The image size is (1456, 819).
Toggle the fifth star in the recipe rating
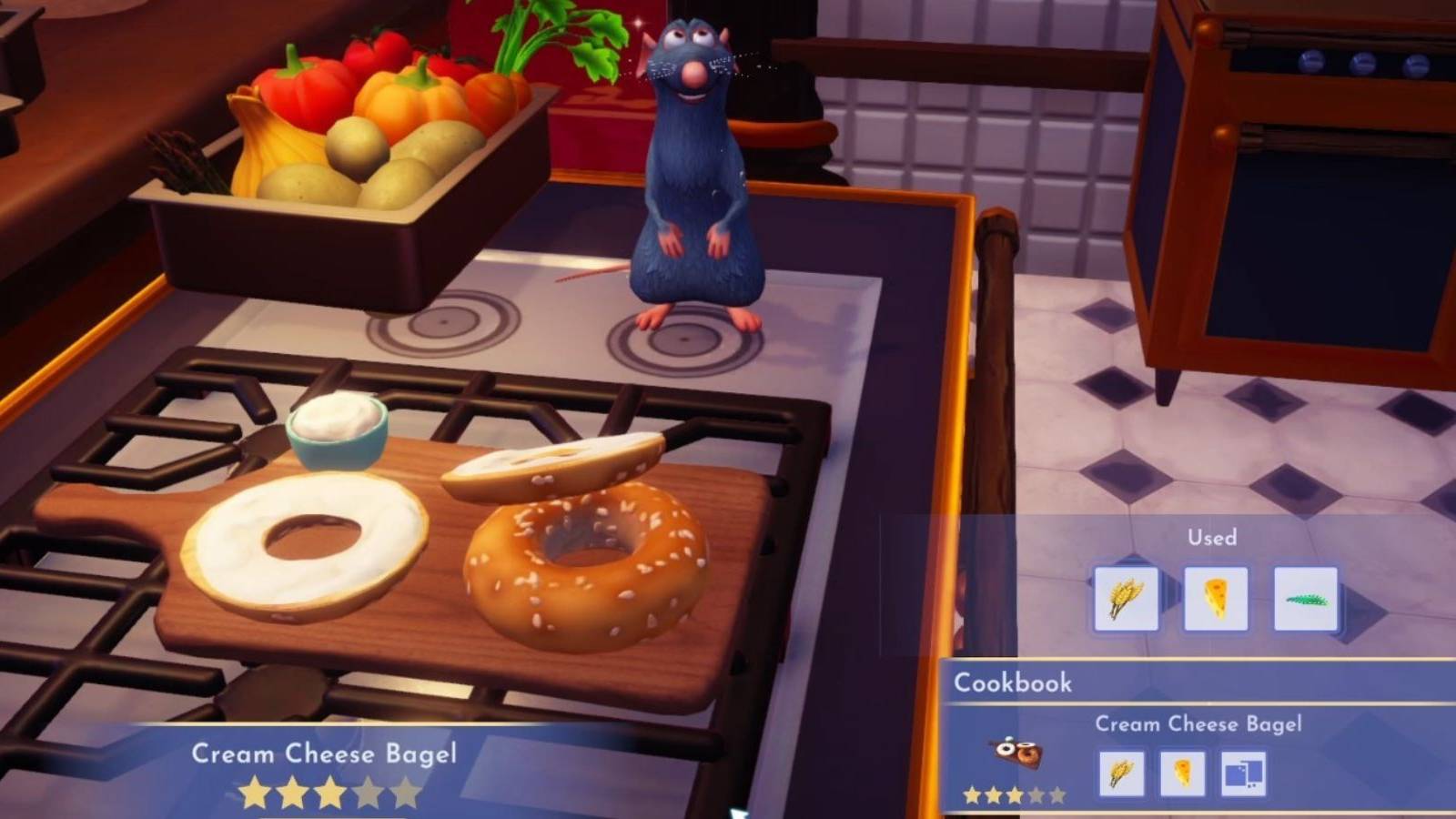tap(406, 792)
